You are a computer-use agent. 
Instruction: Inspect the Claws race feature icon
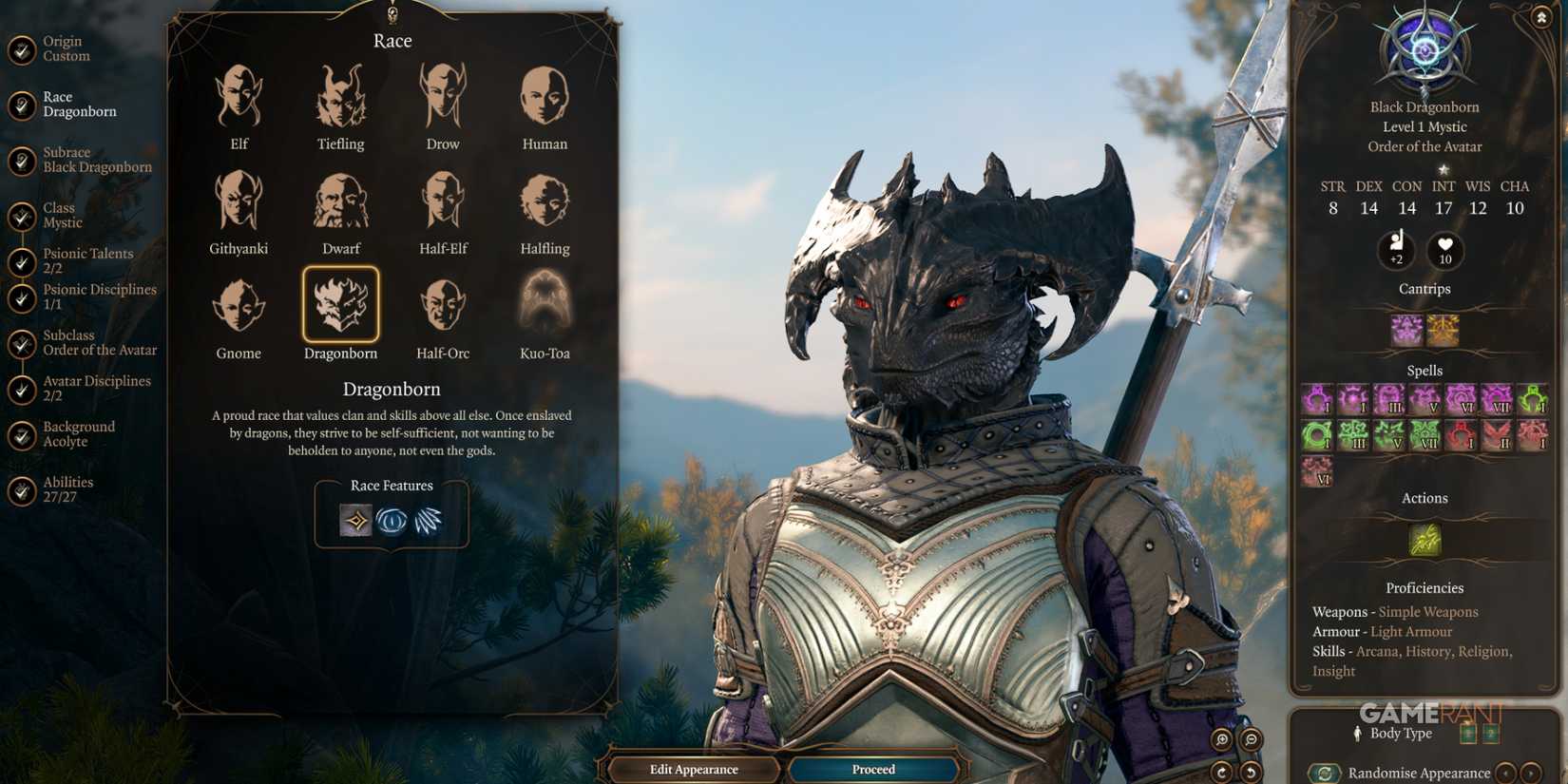[428, 519]
